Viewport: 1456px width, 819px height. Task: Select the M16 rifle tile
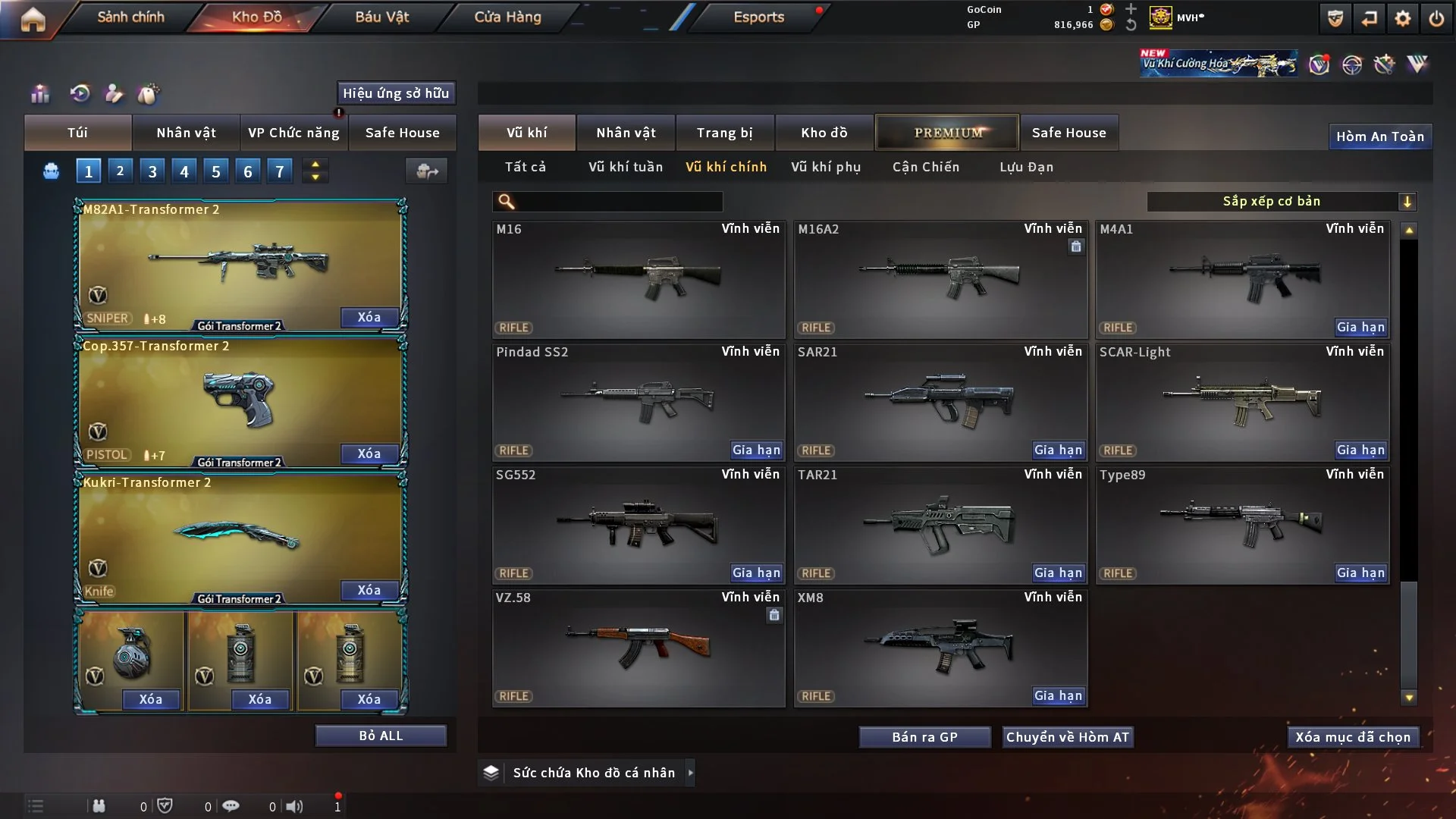coord(638,280)
